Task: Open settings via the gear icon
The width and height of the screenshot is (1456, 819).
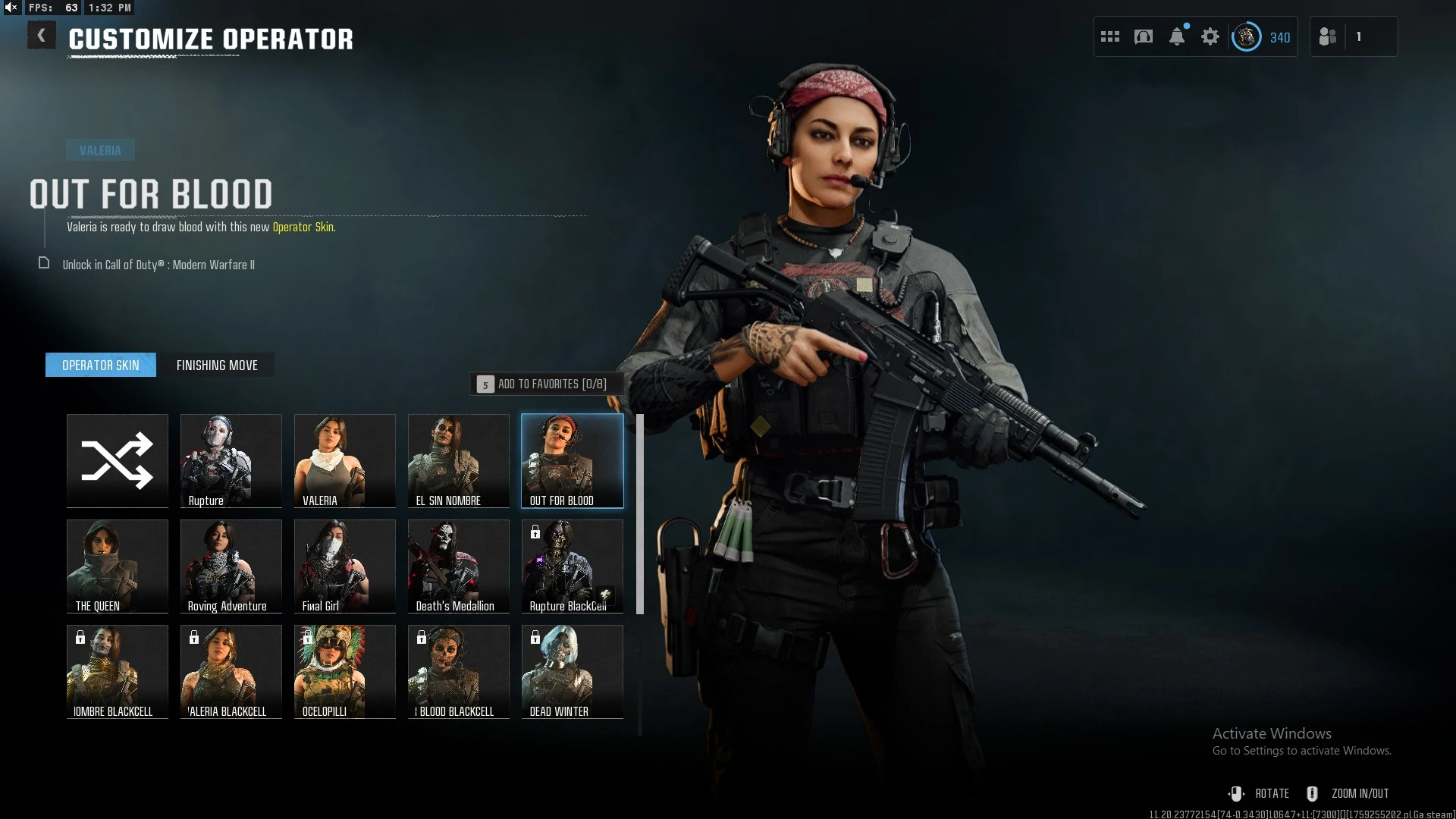Action: coord(1210,36)
